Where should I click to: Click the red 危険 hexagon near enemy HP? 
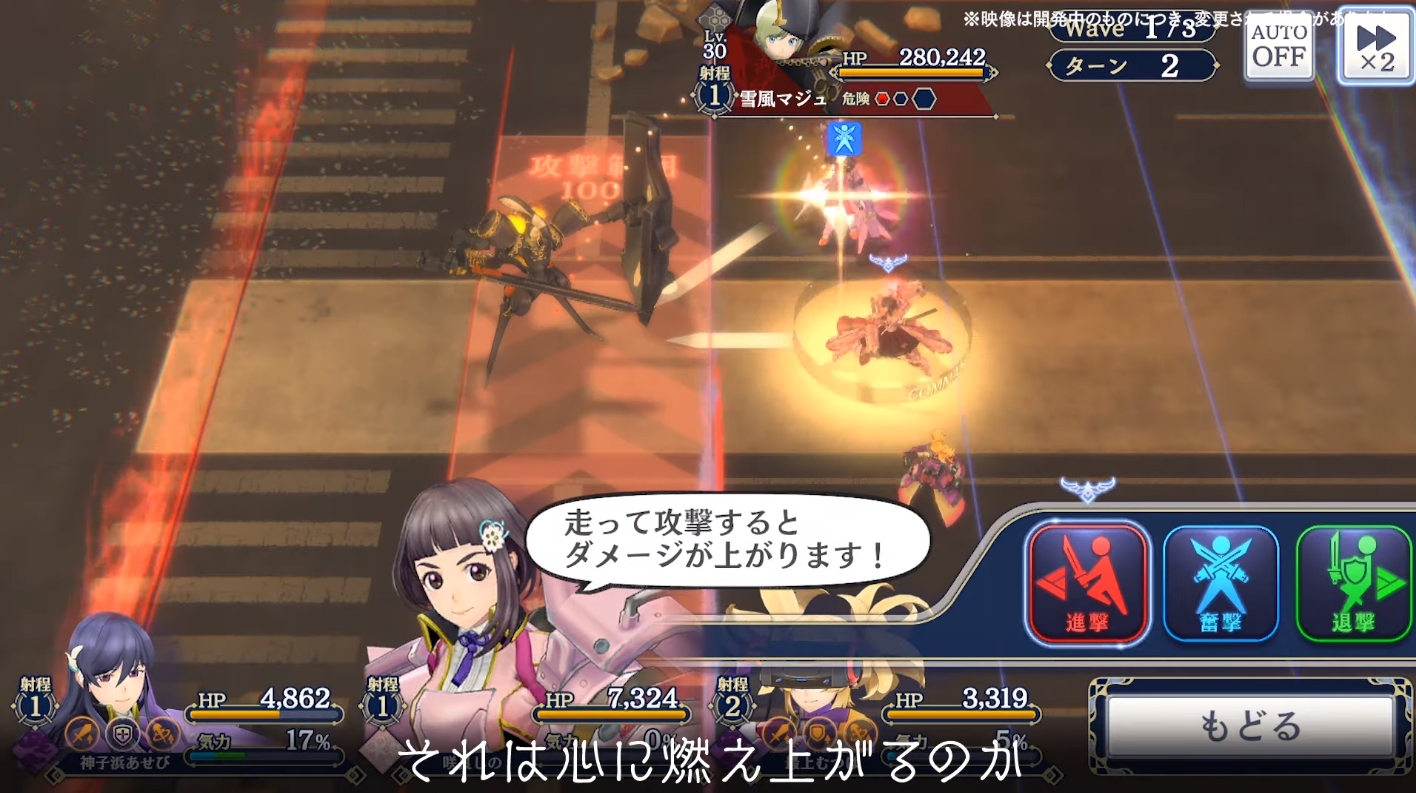(x=883, y=99)
